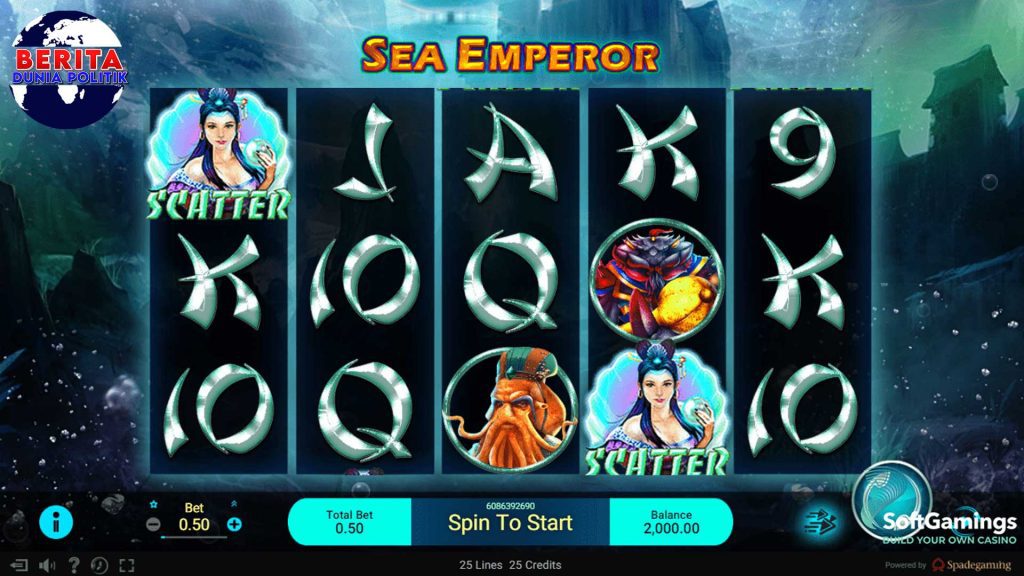Click Spin To Start
Image resolution: width=1024 pixels, height=576 pixels.
510,522
